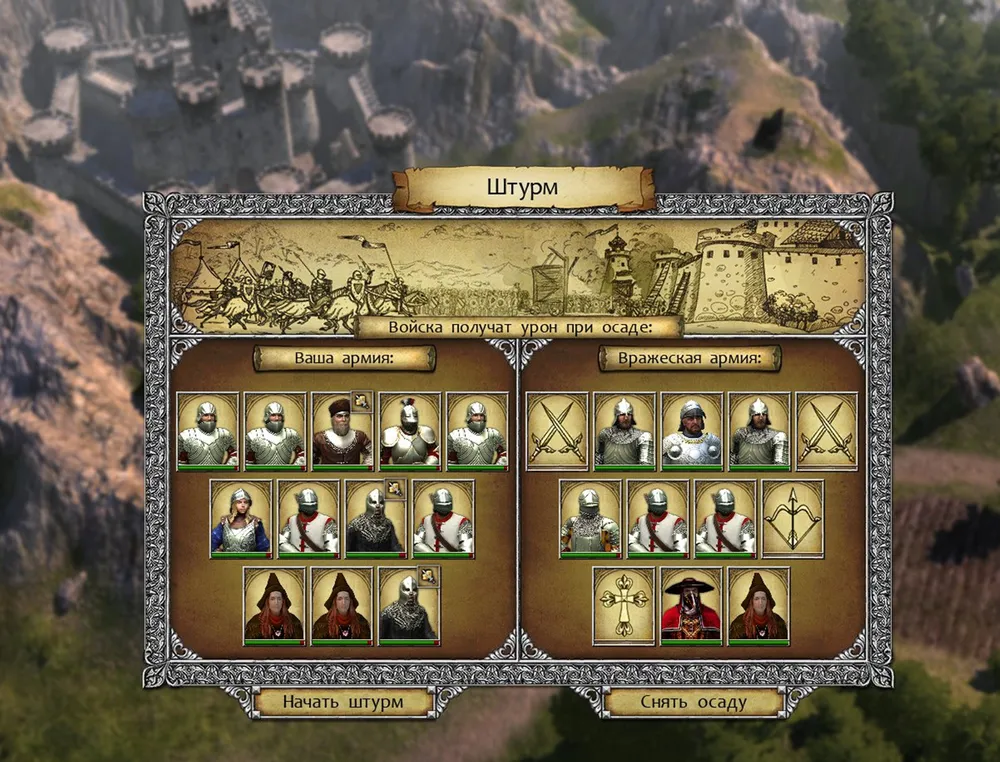Lift the siege with Снять осаду
The height and width of the screenshot is (762, 1000).
pos(693,702)
